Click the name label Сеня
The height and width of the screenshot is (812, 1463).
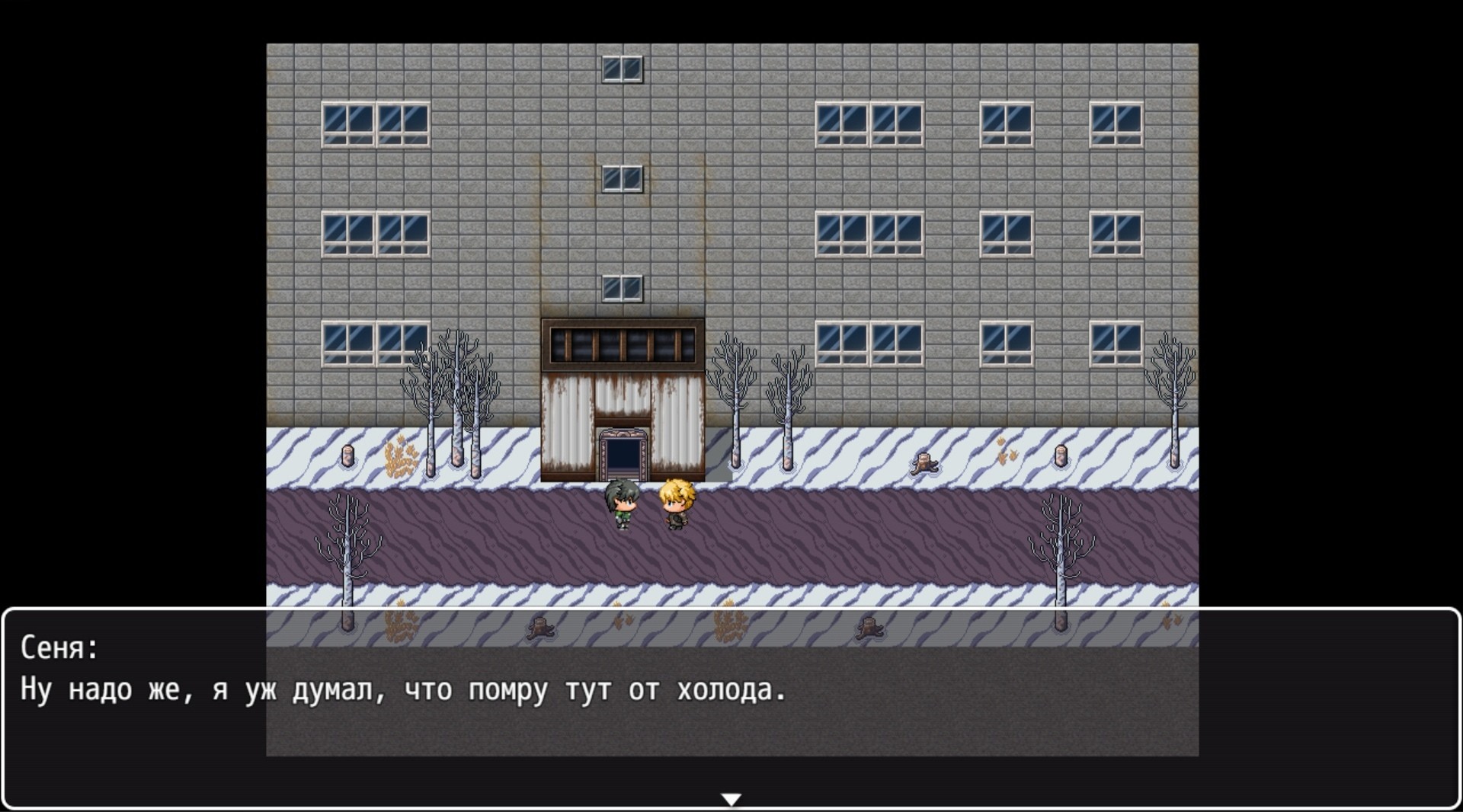pyautogui.click(x=57, y=648)
